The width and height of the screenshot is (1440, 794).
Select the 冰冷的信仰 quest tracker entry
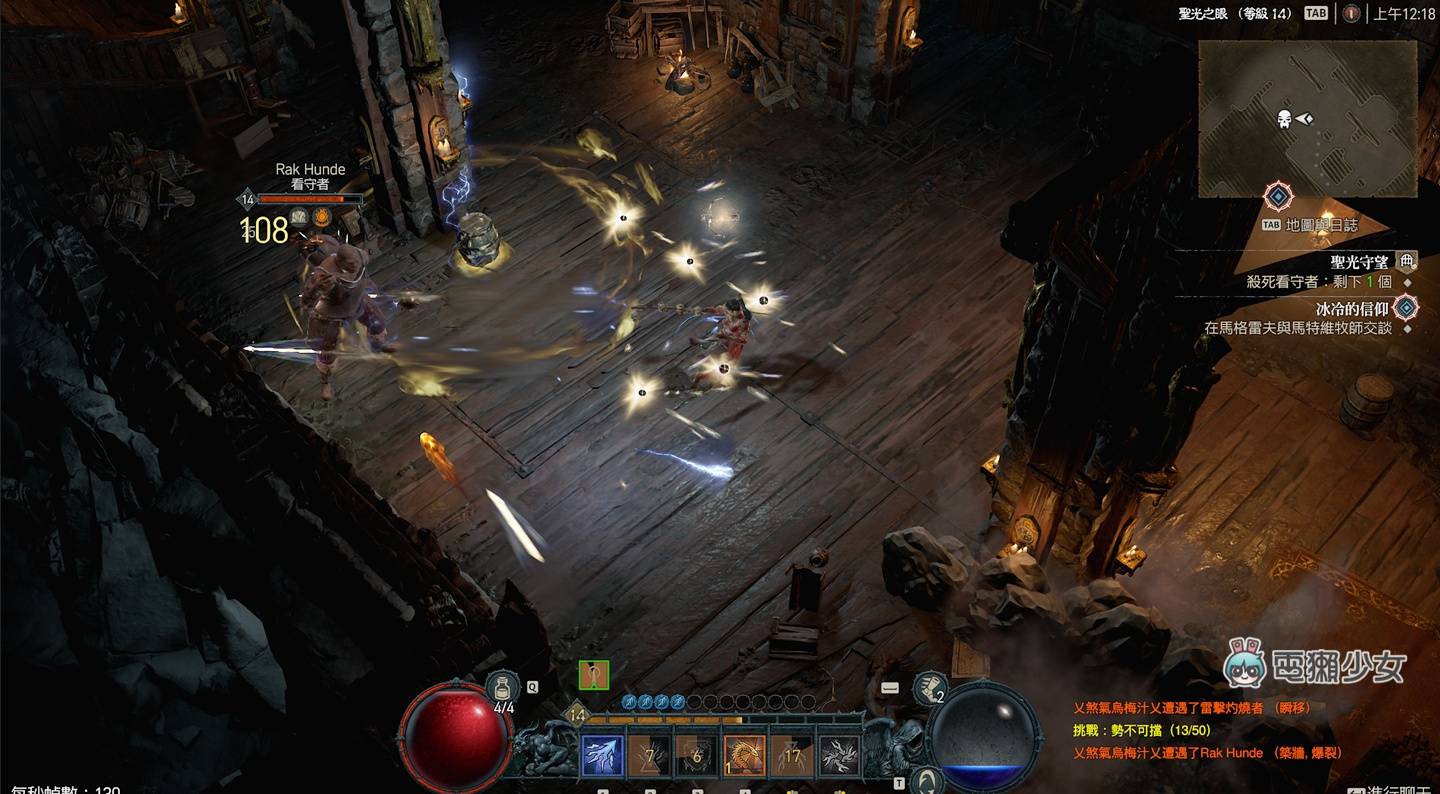(x=1351, y=309)
